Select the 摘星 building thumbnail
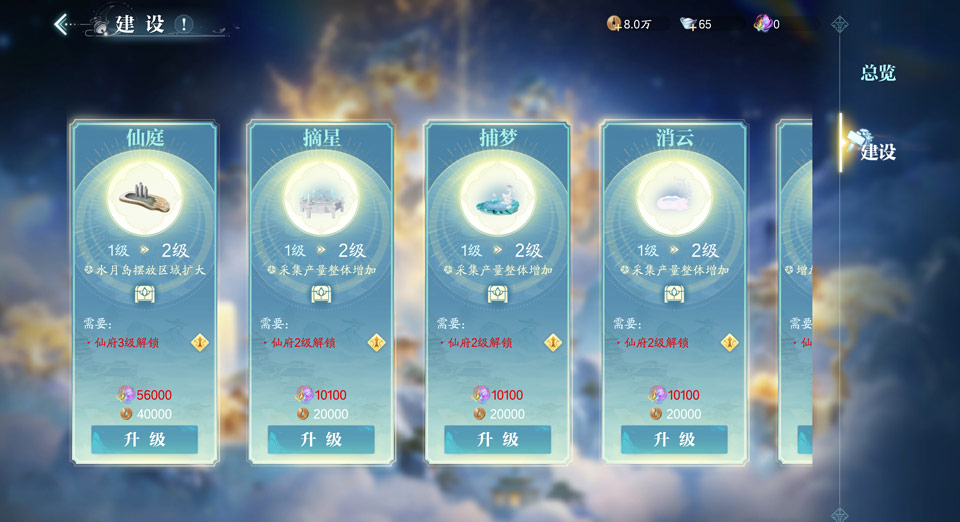The height and width of the screenshot is (522, 960). (x=321, y=196)
